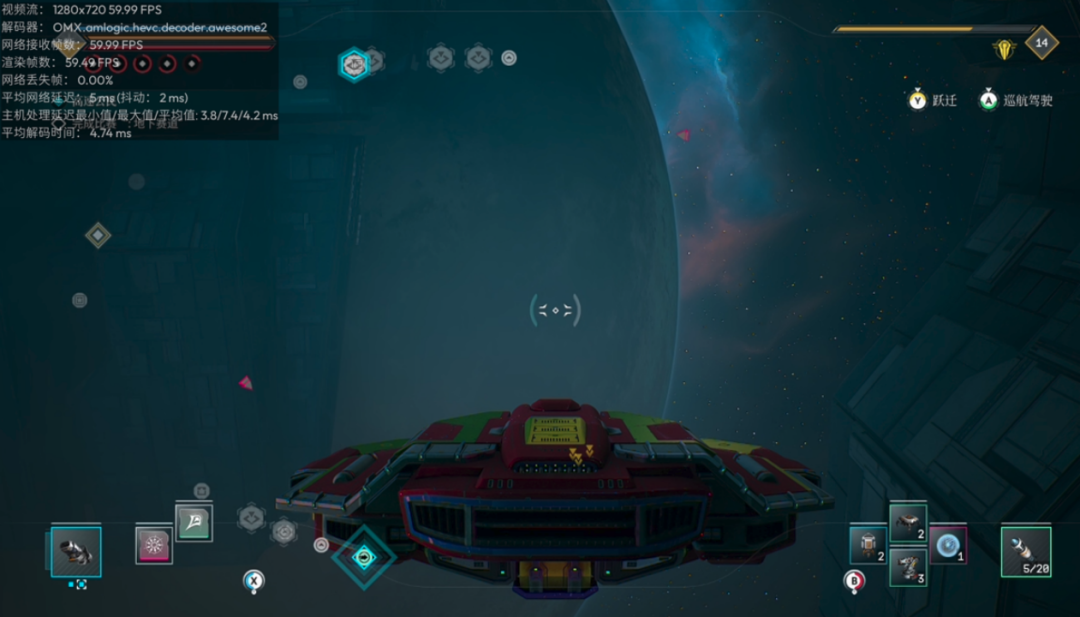Open the level 14 rank badge

click(1042, 43)
